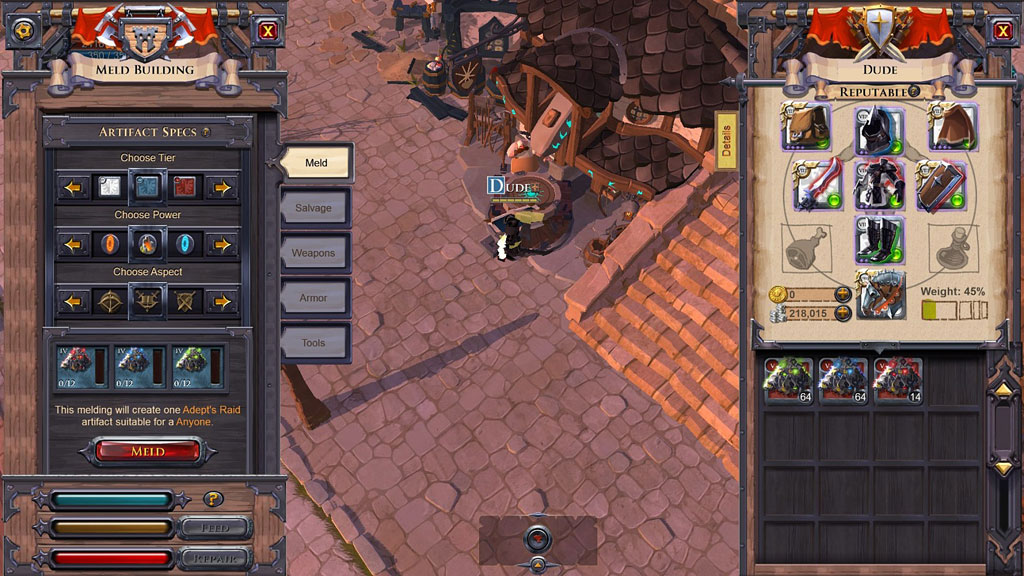This screenshot has height=576, width=1024.
Task: Click the red Meld button
Action: pyautogui.click(x=148, y=452)
